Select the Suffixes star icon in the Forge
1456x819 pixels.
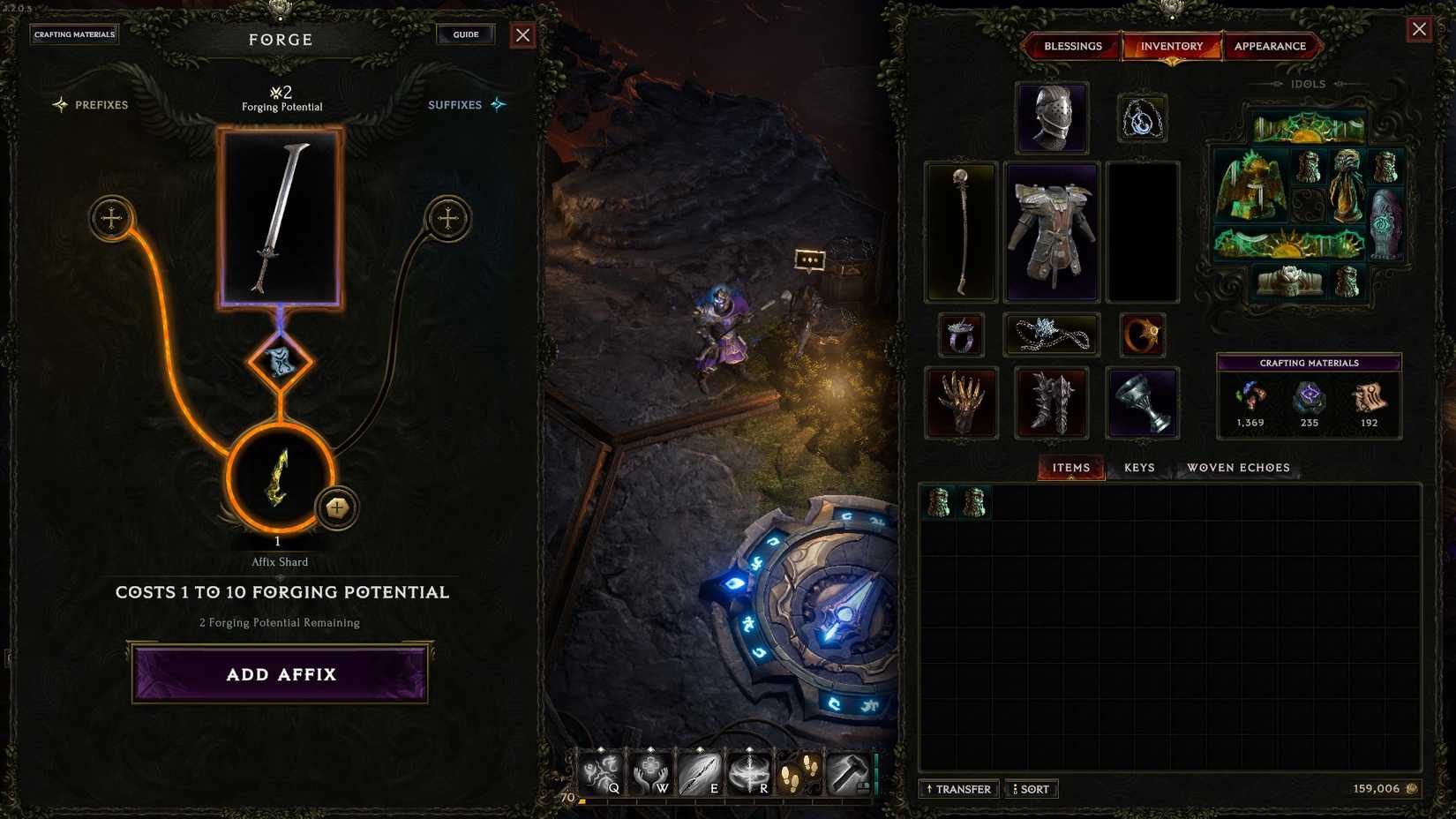[497, 104]
